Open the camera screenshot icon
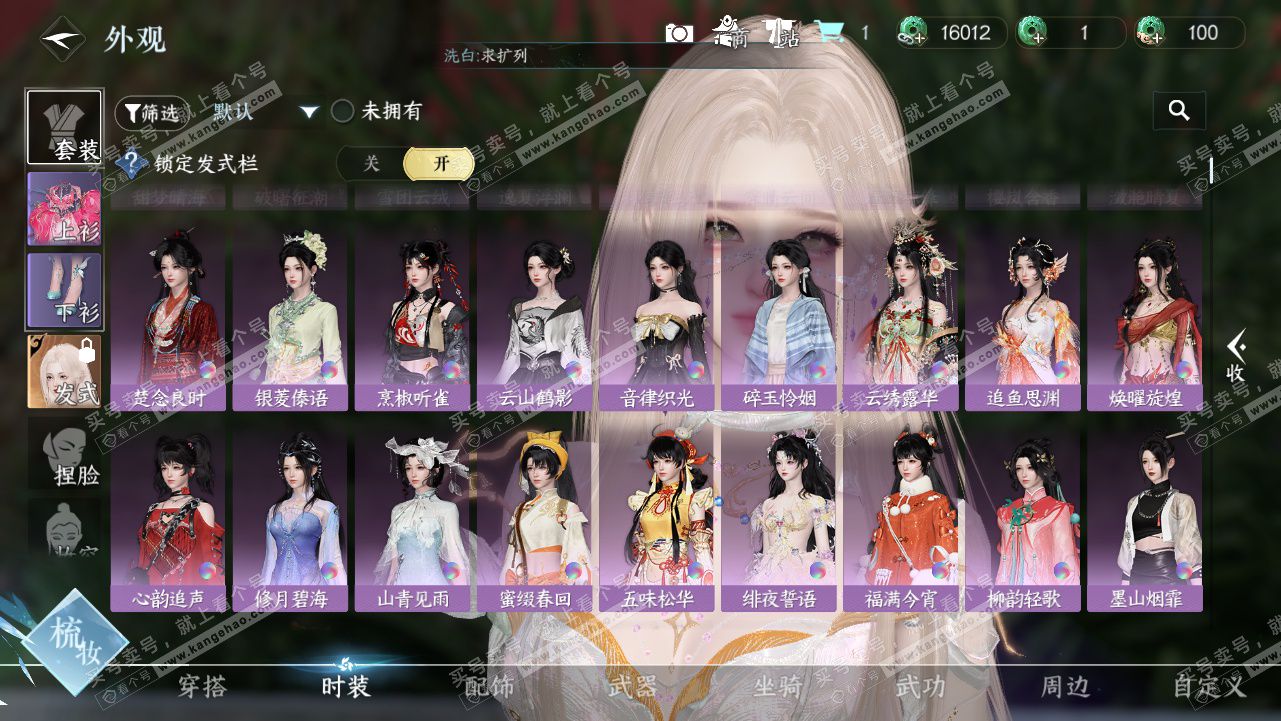1281x721 pixels. [679, 33]
